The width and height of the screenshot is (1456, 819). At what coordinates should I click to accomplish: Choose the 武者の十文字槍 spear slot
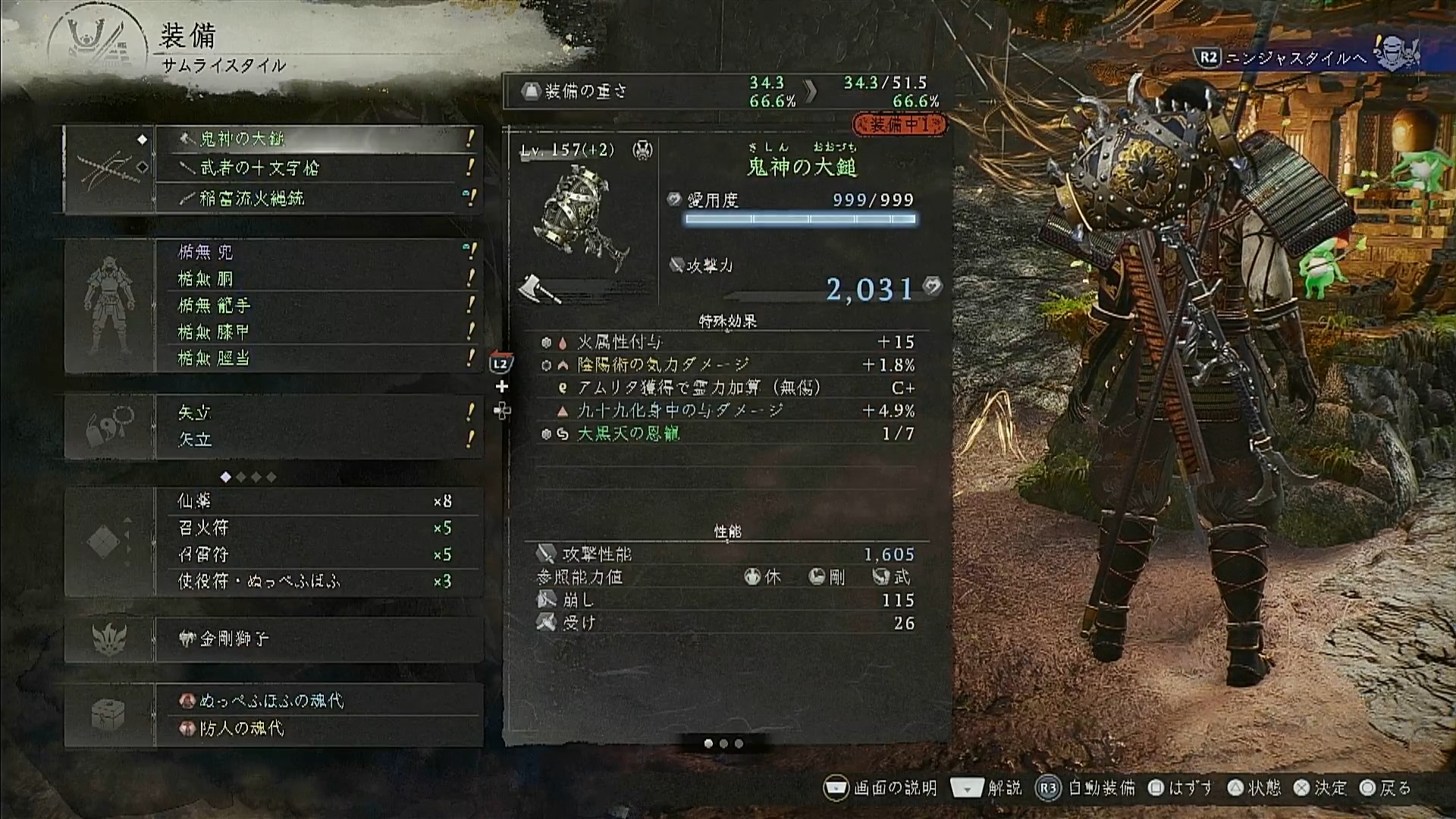click(318, 168)
